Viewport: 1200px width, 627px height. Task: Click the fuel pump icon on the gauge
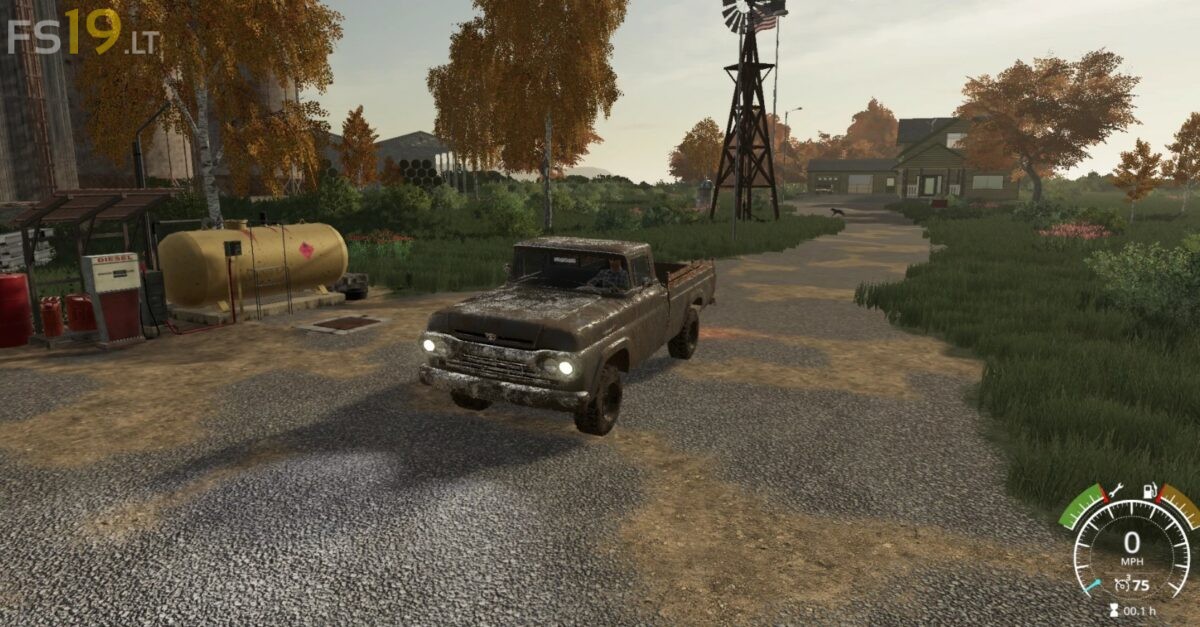click(1150, 492)
